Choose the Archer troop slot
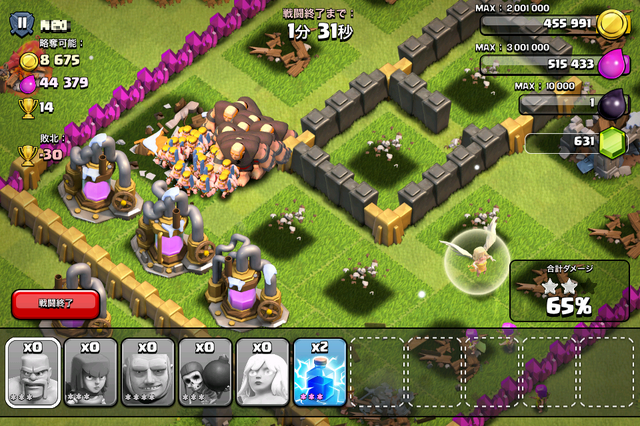 tap(90, 373)
